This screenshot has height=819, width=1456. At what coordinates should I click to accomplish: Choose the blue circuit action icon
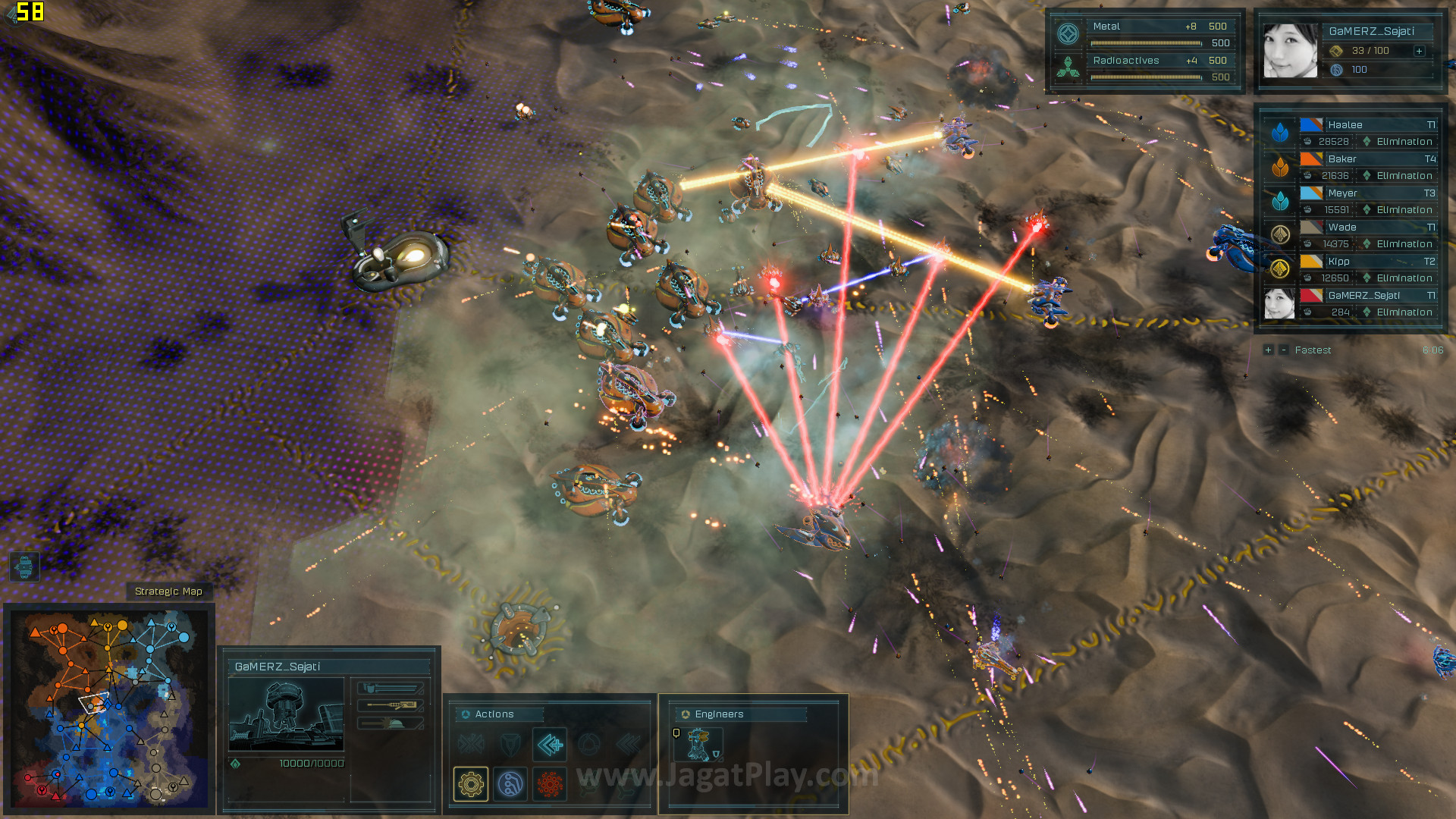pyautogui.click(x=510, y=783)
